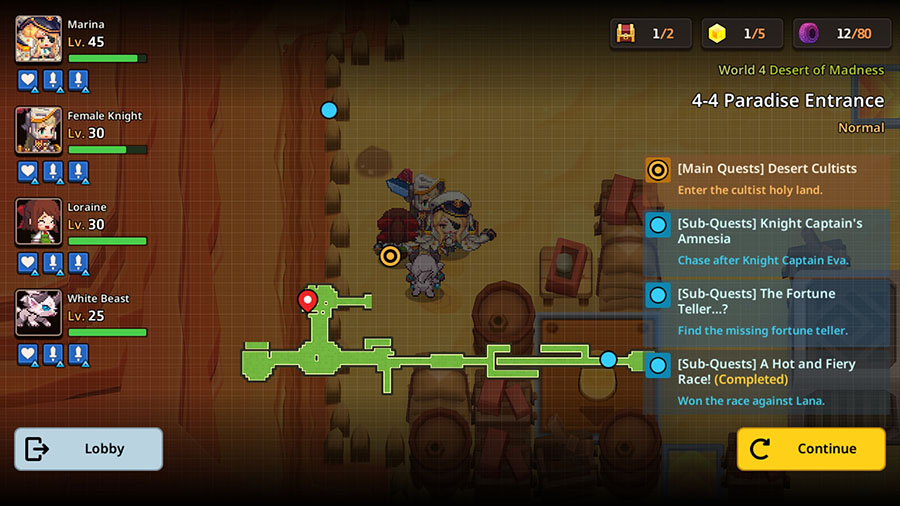Select Loraine's hero portrait
The image size is (900, 506).
[x=39, y=222]
